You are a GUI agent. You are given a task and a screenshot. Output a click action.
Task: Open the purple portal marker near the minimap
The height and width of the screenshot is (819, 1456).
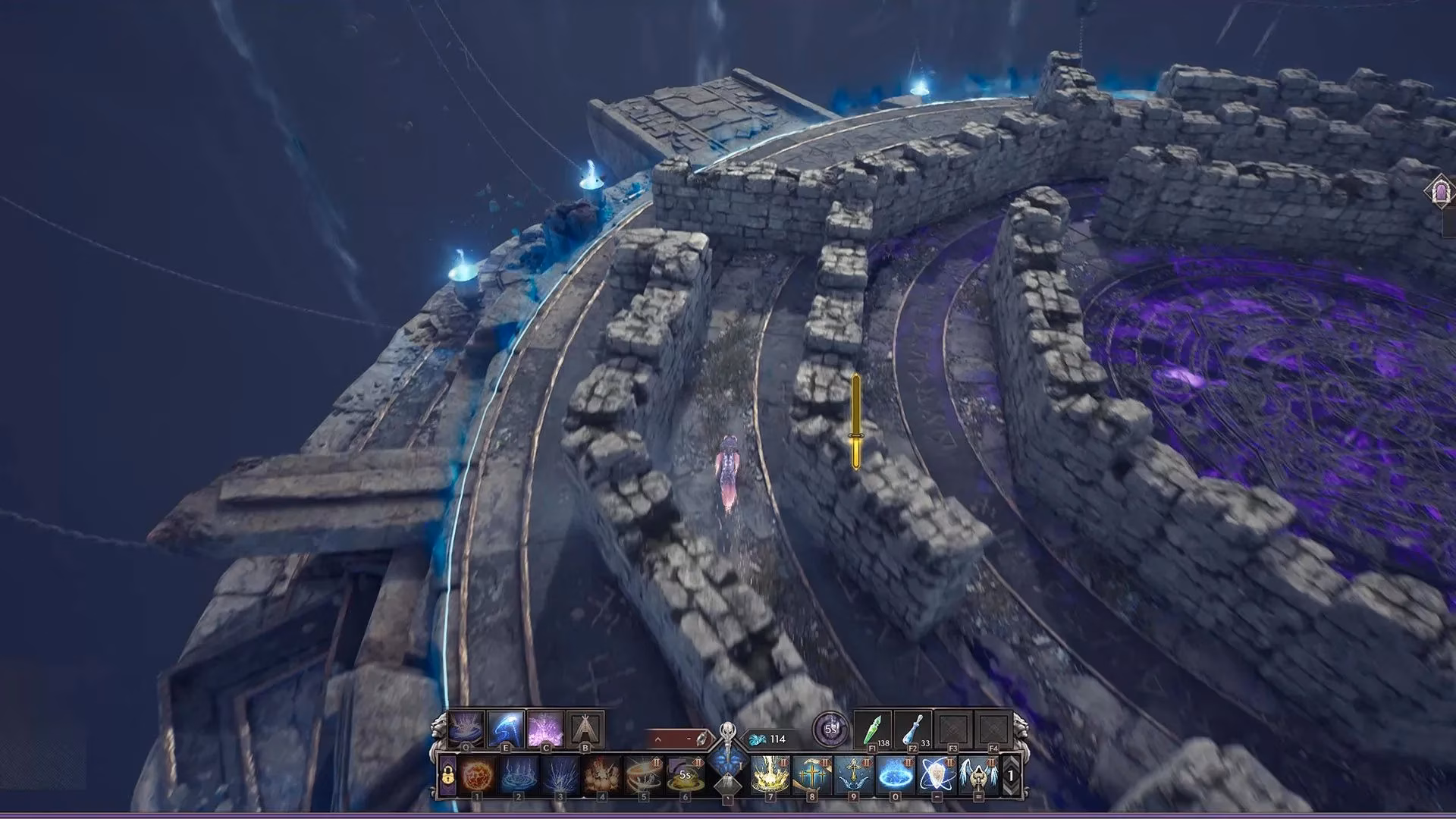[1440, 190]
